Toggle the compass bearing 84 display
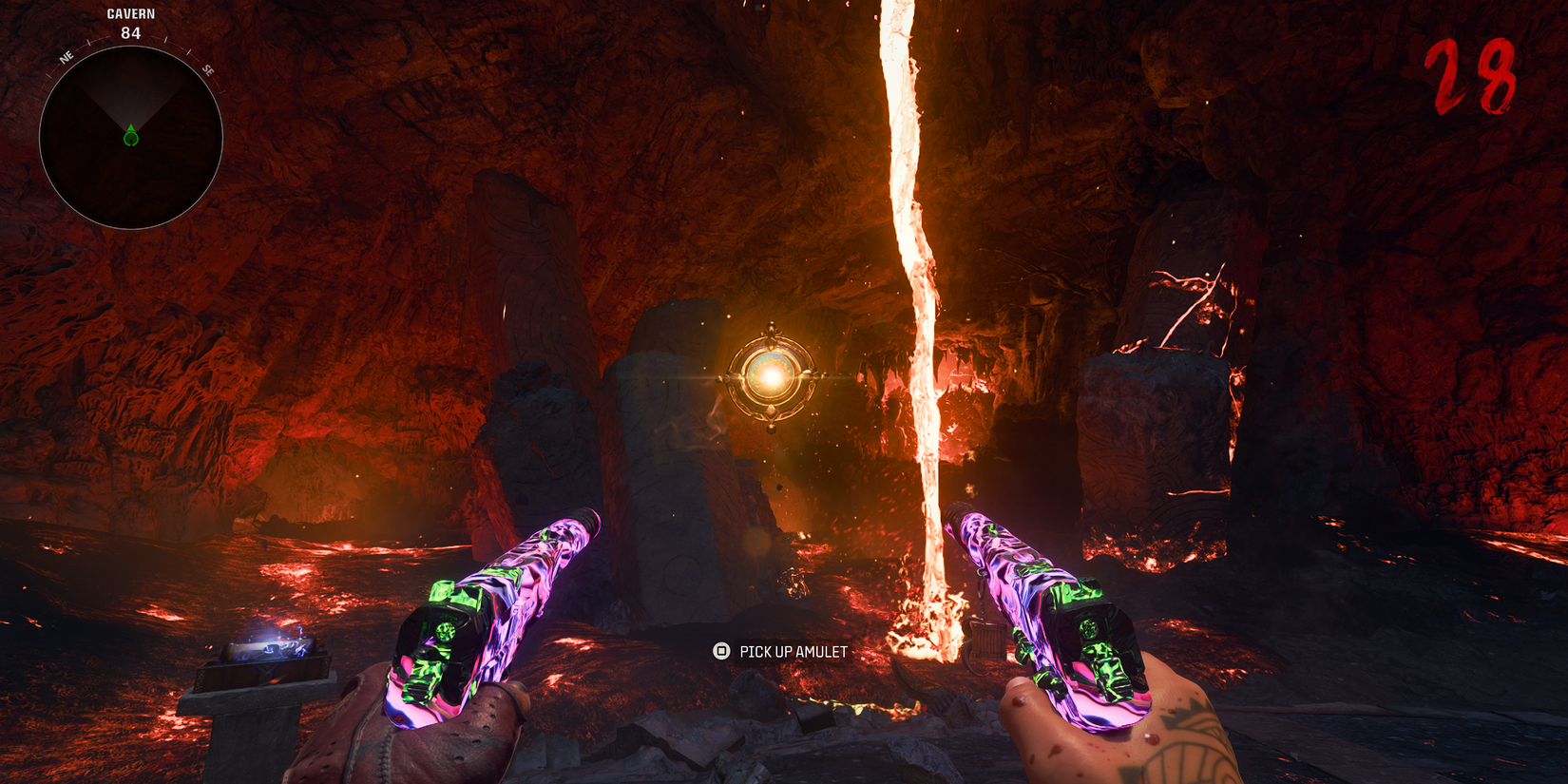This screenshot has height=784, width=1568. [x=130, y=30]
